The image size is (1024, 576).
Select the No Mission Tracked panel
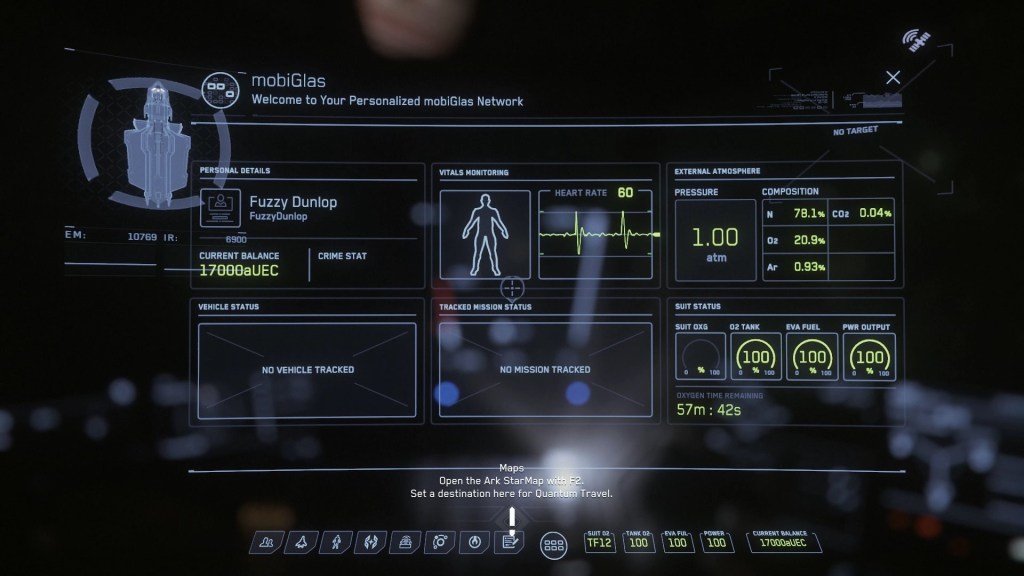[x=545, y=370]
